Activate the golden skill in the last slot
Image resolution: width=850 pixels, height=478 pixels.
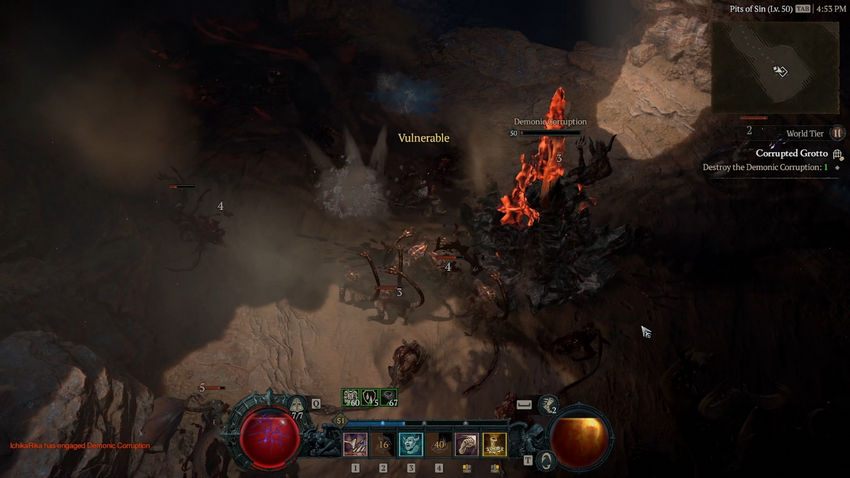495,444
